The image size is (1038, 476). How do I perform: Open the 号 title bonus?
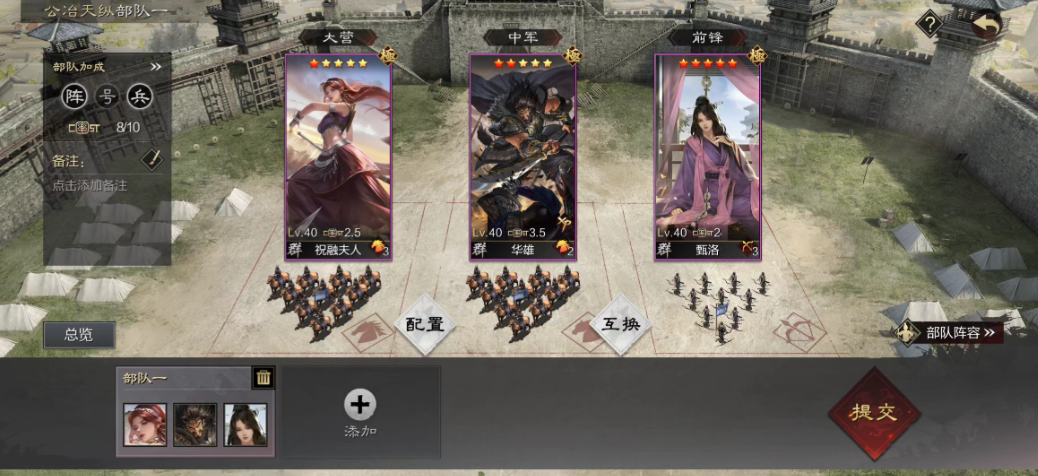pos(106,97)
